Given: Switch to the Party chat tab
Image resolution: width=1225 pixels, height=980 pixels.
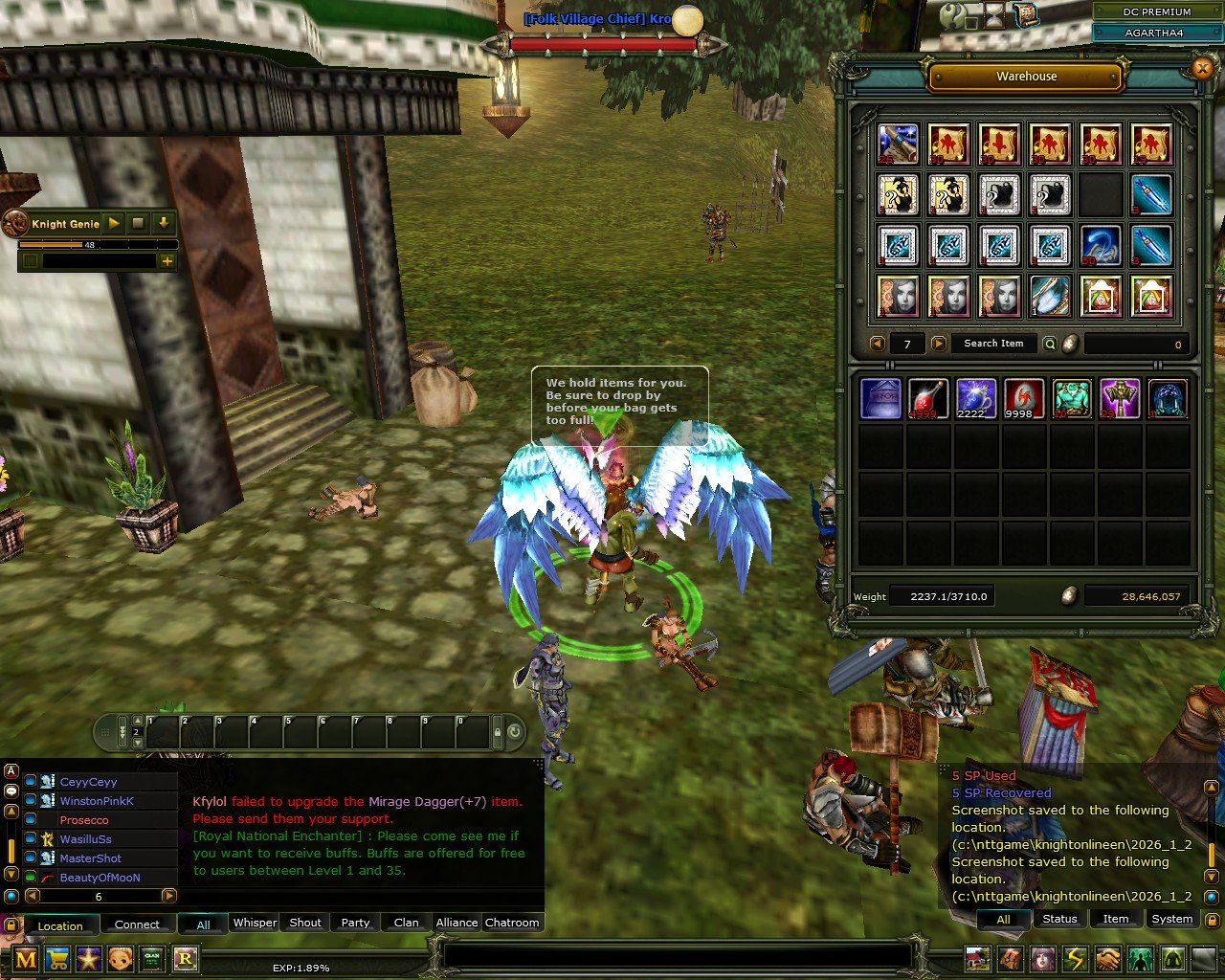Looking at the screenshot, I should point(354,923).
